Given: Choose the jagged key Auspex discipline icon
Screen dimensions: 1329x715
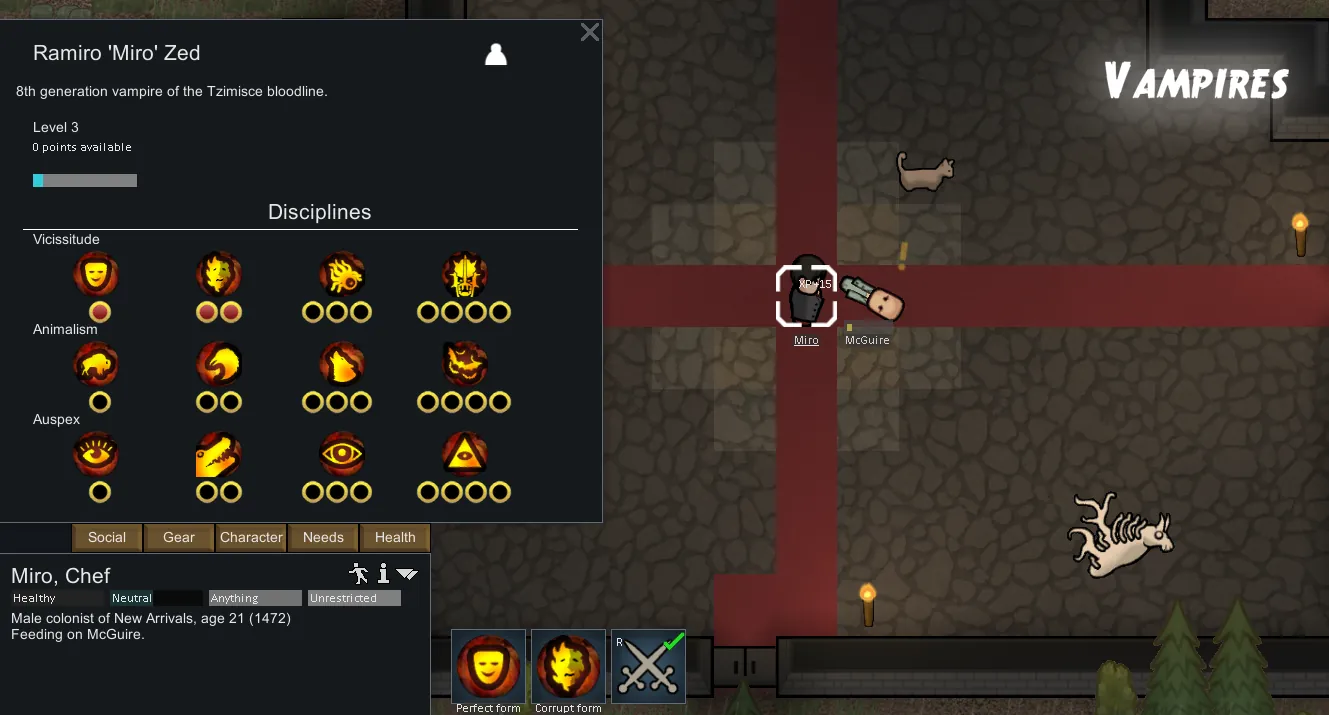Looking at the screenshot, I should point(219,455).
